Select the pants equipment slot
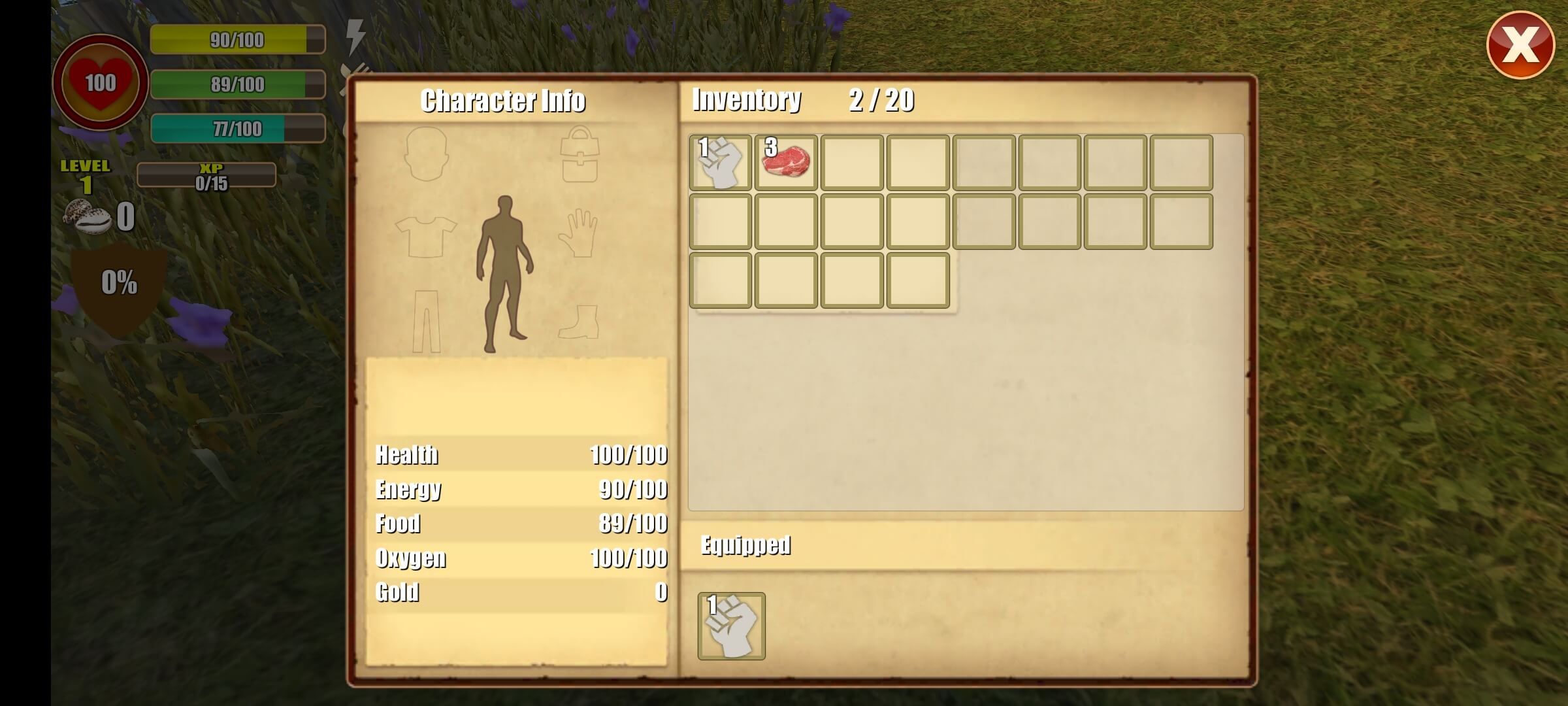Viewport: 1568px width, 706px height. [426, 321]
